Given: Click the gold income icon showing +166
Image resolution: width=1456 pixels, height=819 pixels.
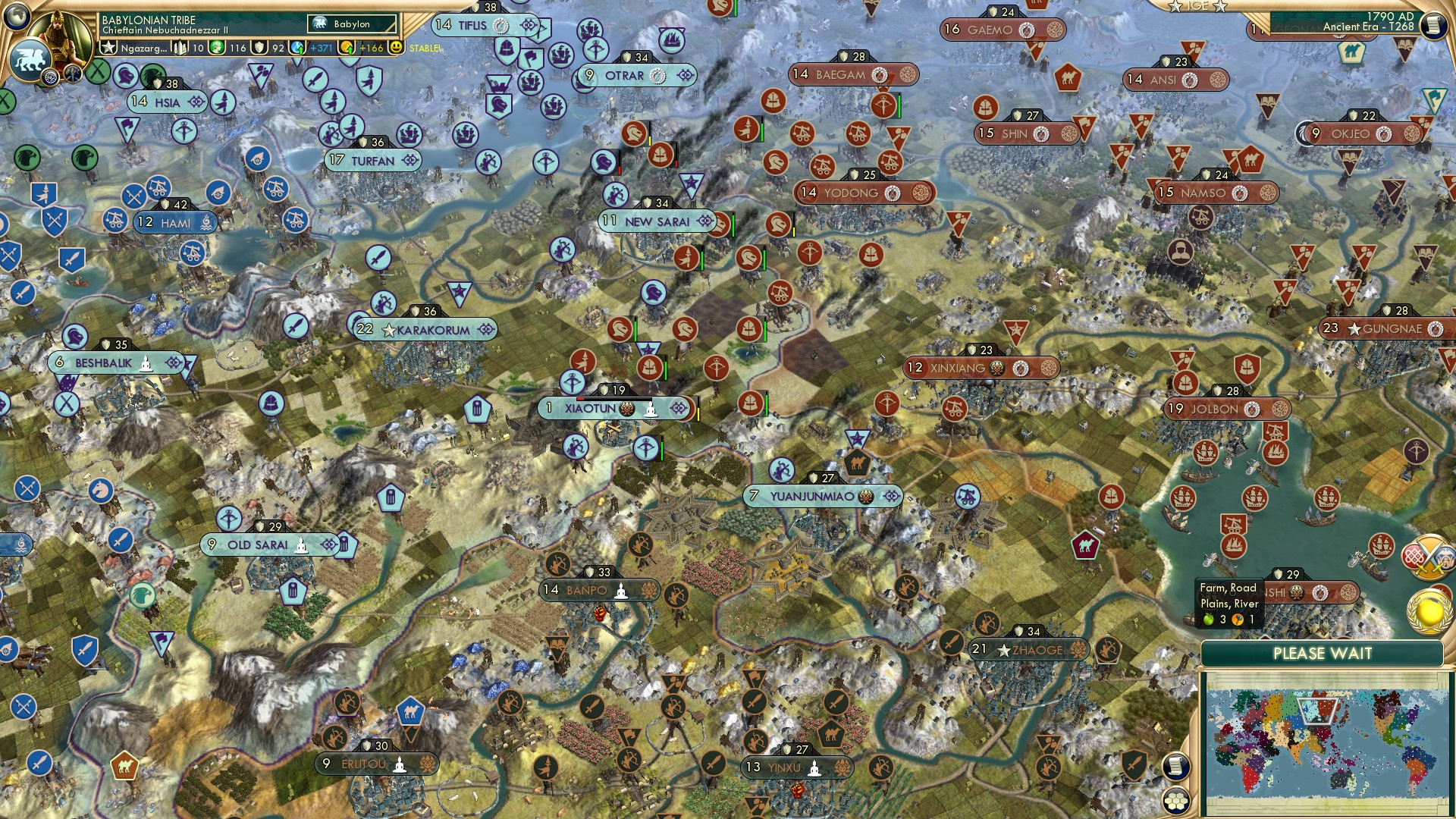Looking at the screenshot, I should click(348, 48).
